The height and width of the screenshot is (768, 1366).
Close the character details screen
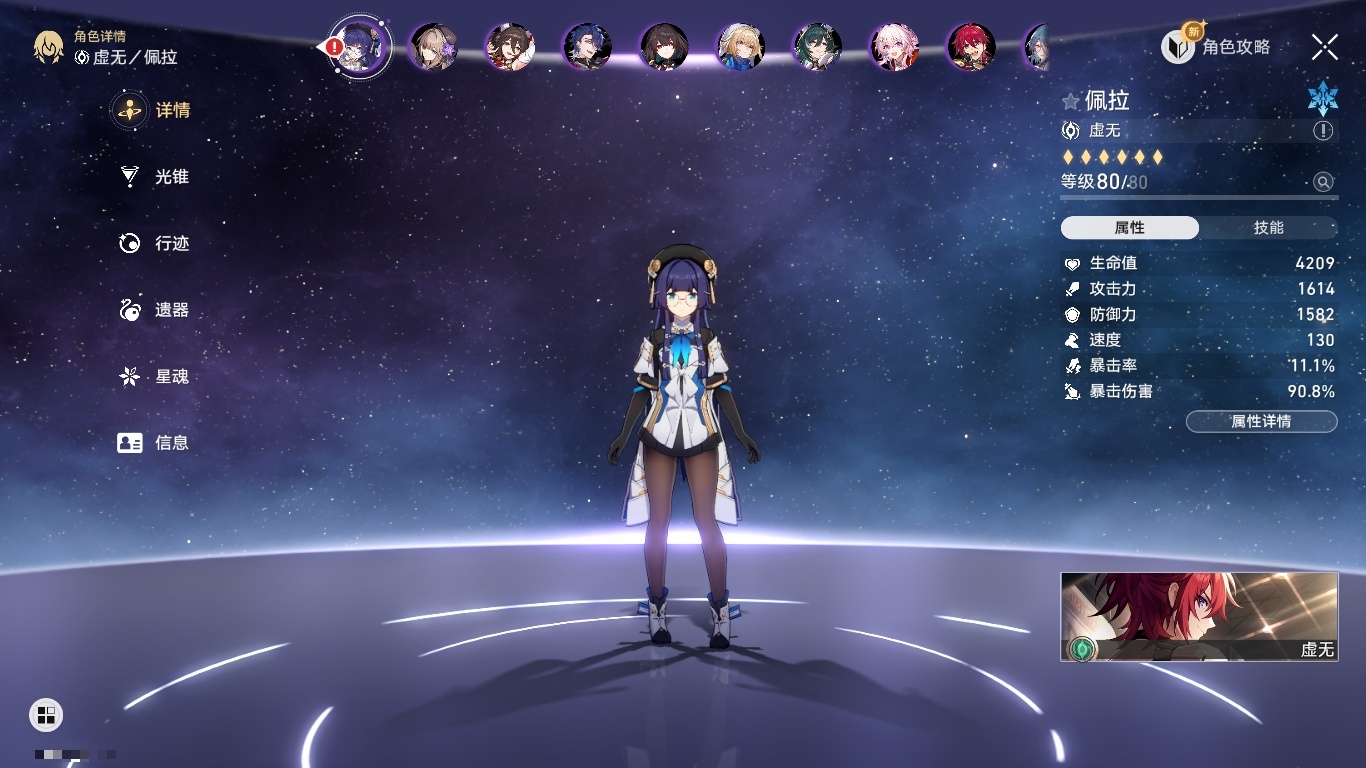tap(1324, 47)
